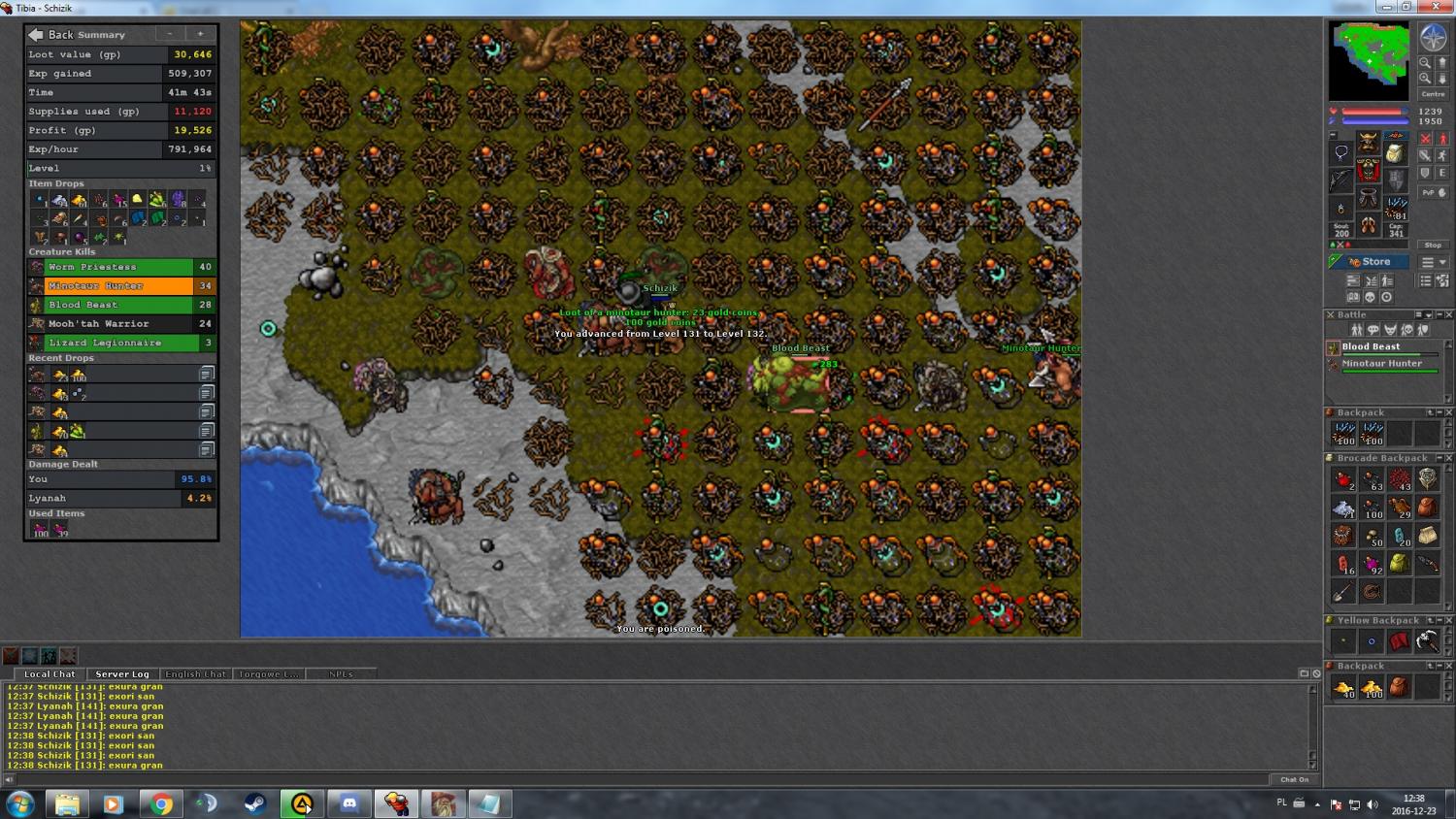1456x819 pixels.
Task: Open Steam from the Windows taskbar
Action: click(x=255, y=803)
